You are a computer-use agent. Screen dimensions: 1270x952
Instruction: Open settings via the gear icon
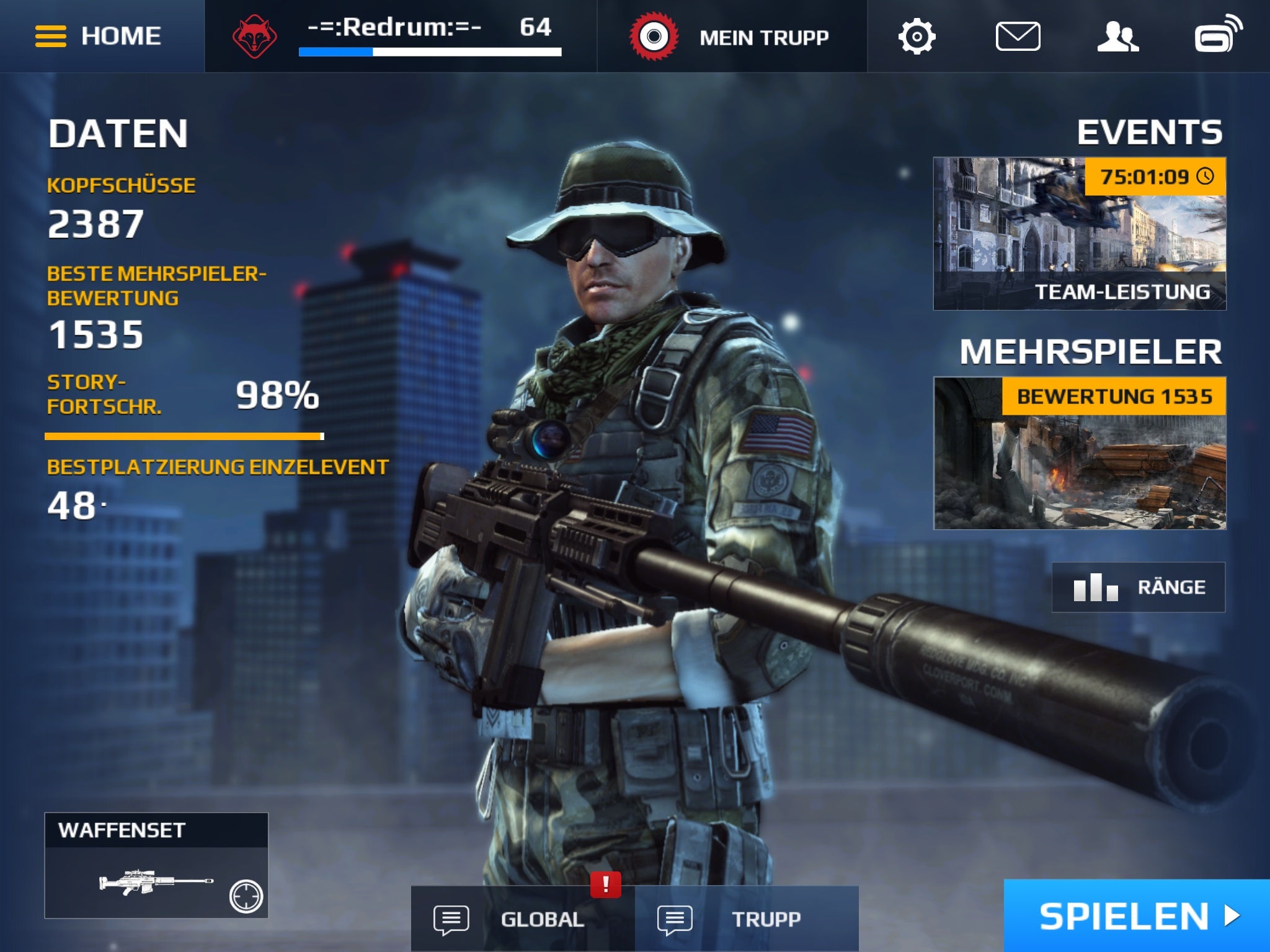(917, 37)
